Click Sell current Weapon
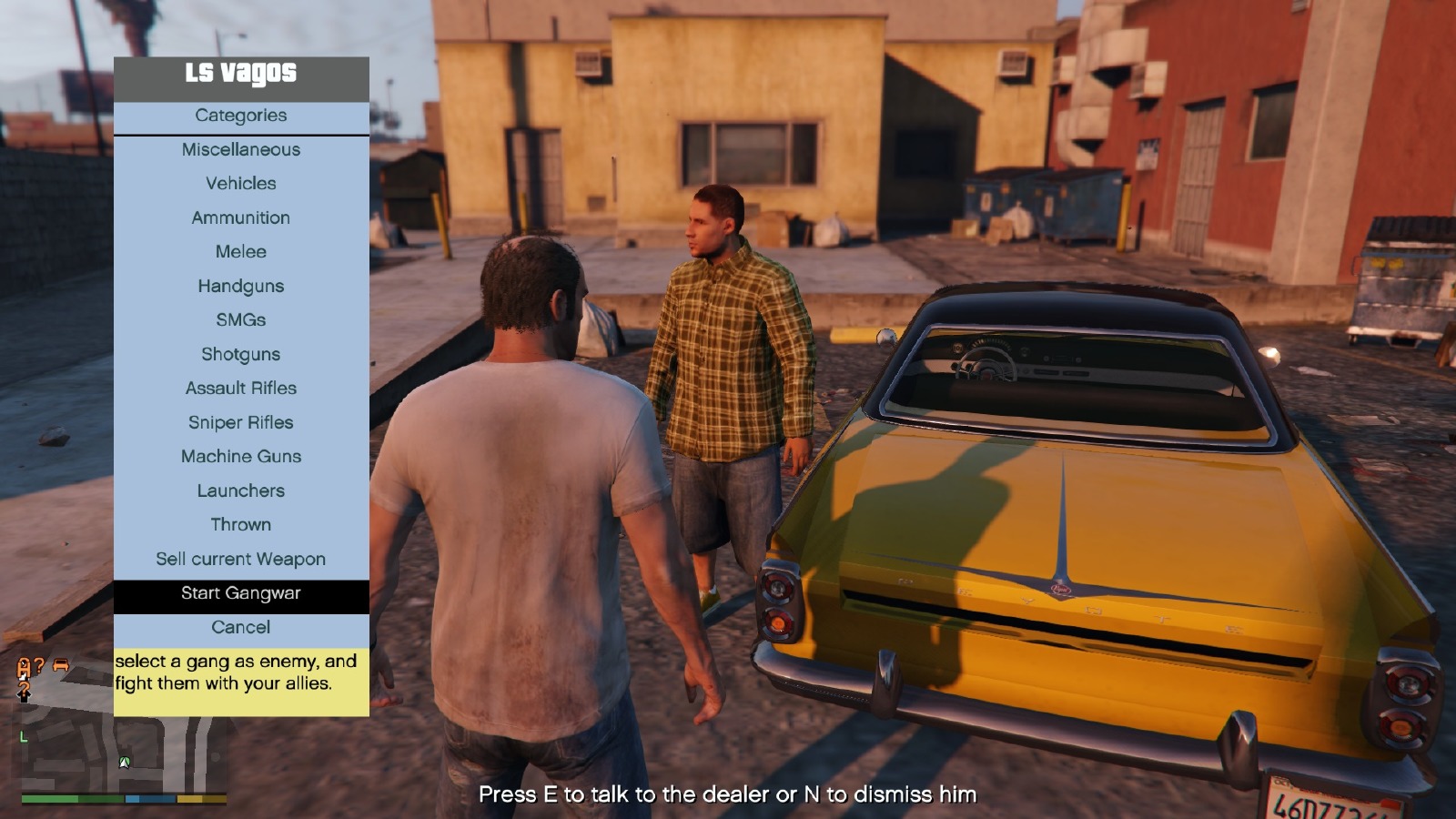1456x819 pixels. click(241, 560)
